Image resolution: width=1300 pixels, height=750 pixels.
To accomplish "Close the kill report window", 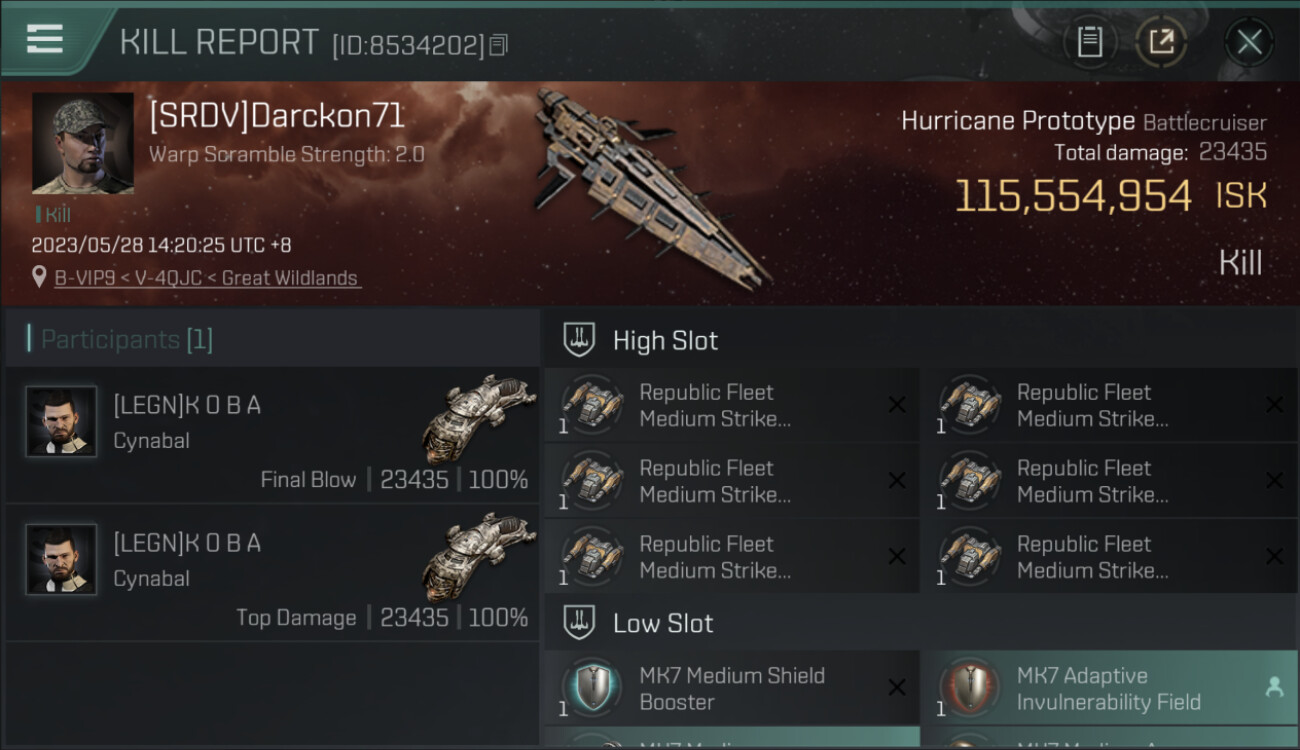I will point(1249,42).
